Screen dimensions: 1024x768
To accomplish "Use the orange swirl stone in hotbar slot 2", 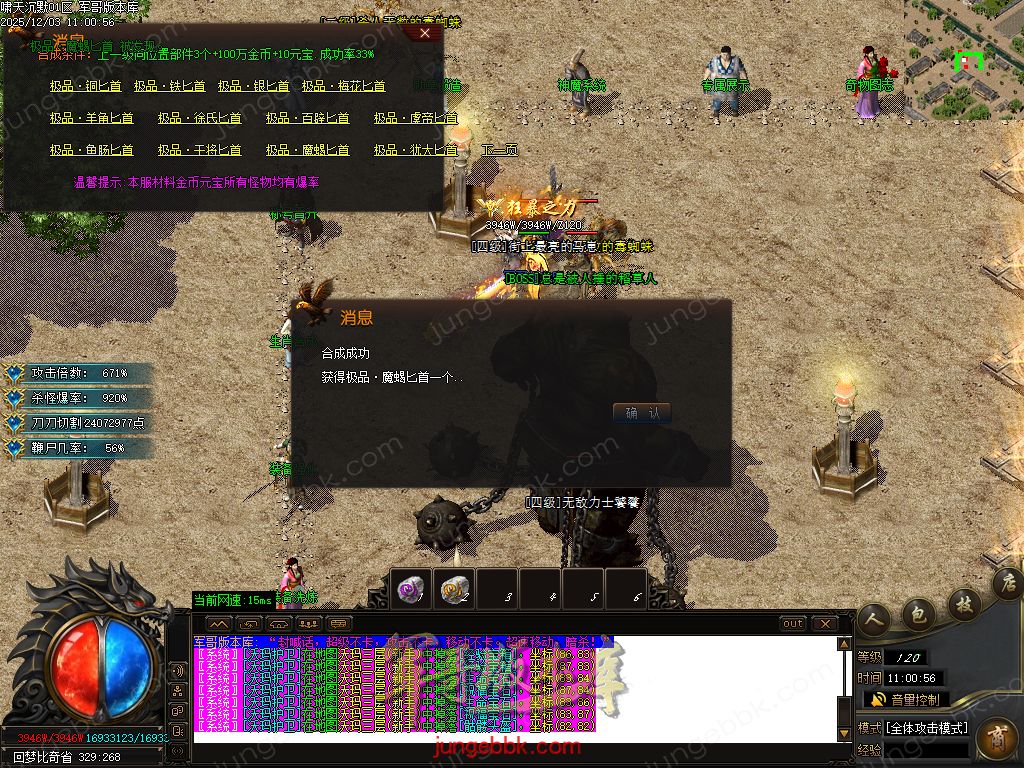I will coord(454,588).
